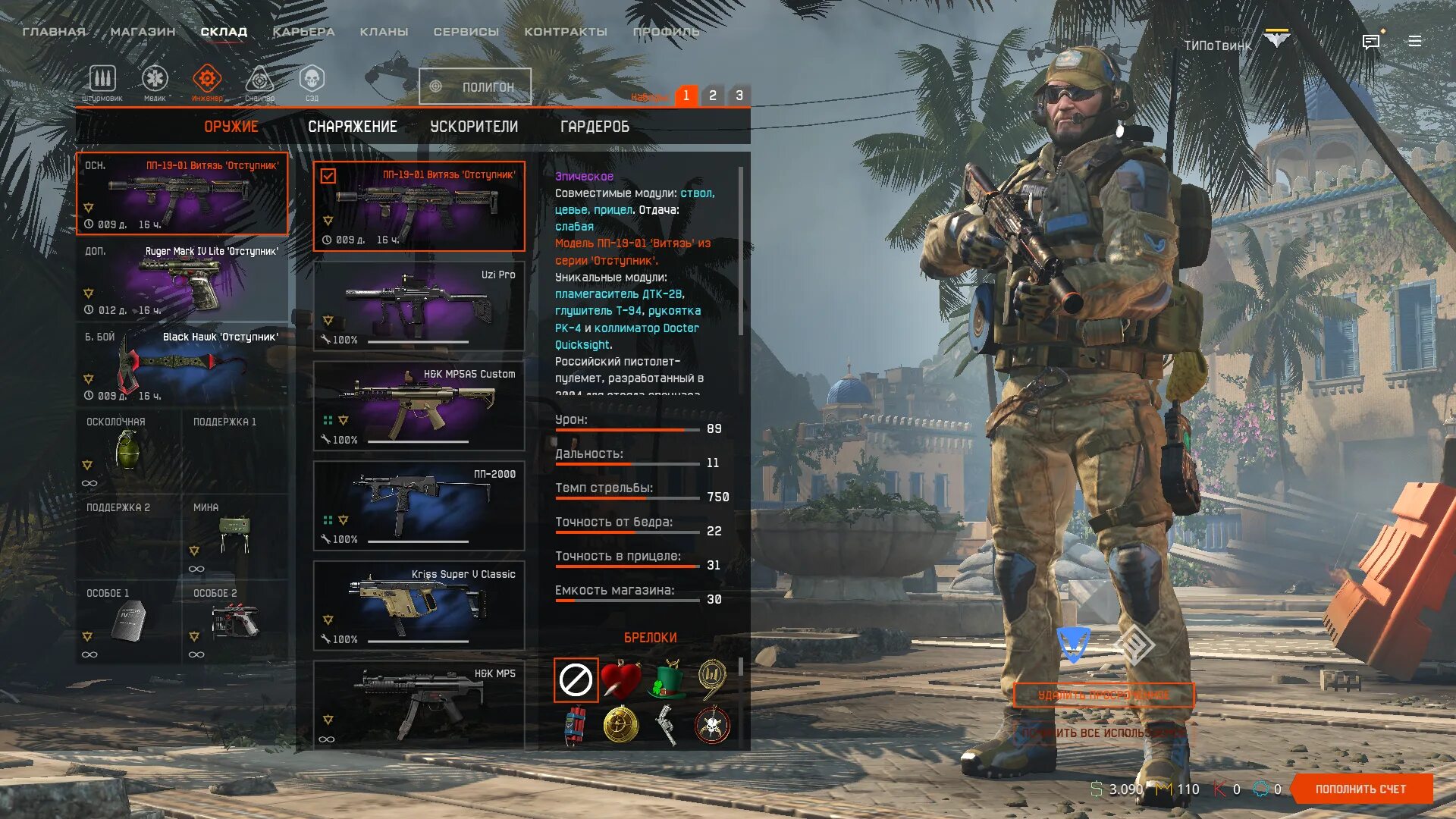Choose the Снайпер class icon
1456x819 pixels.
pyautogui.click(x=259, y=80)
